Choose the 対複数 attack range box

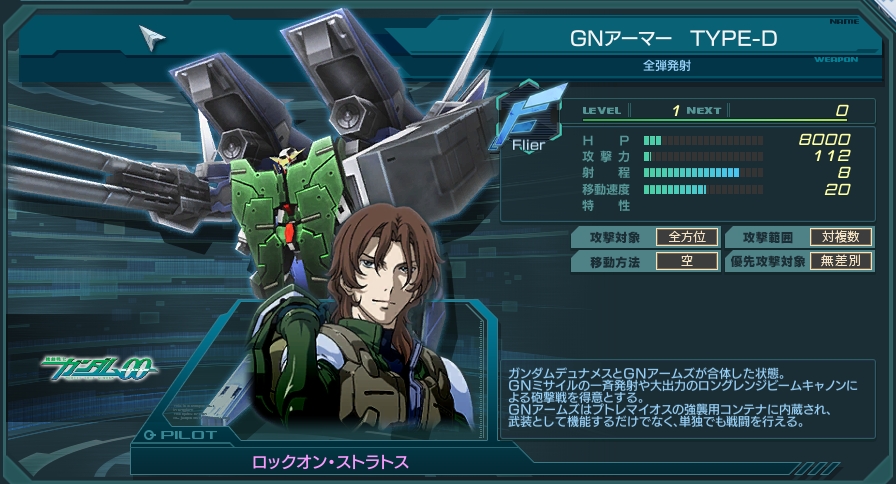[x=840, y=237]
